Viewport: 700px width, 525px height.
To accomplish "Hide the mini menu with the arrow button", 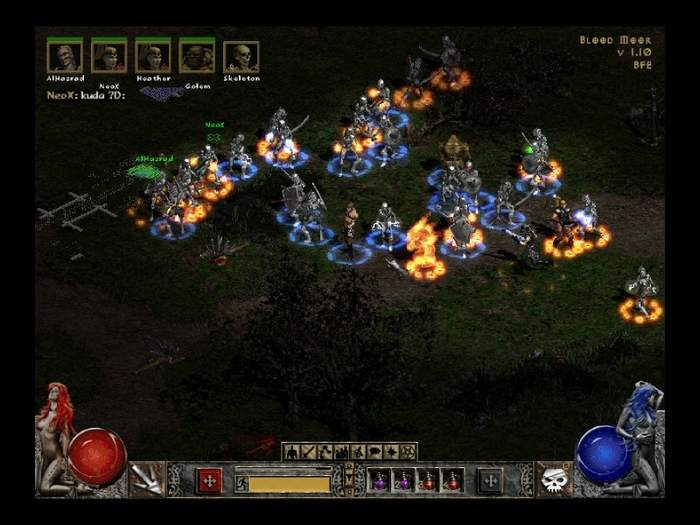I will (349, 481).
